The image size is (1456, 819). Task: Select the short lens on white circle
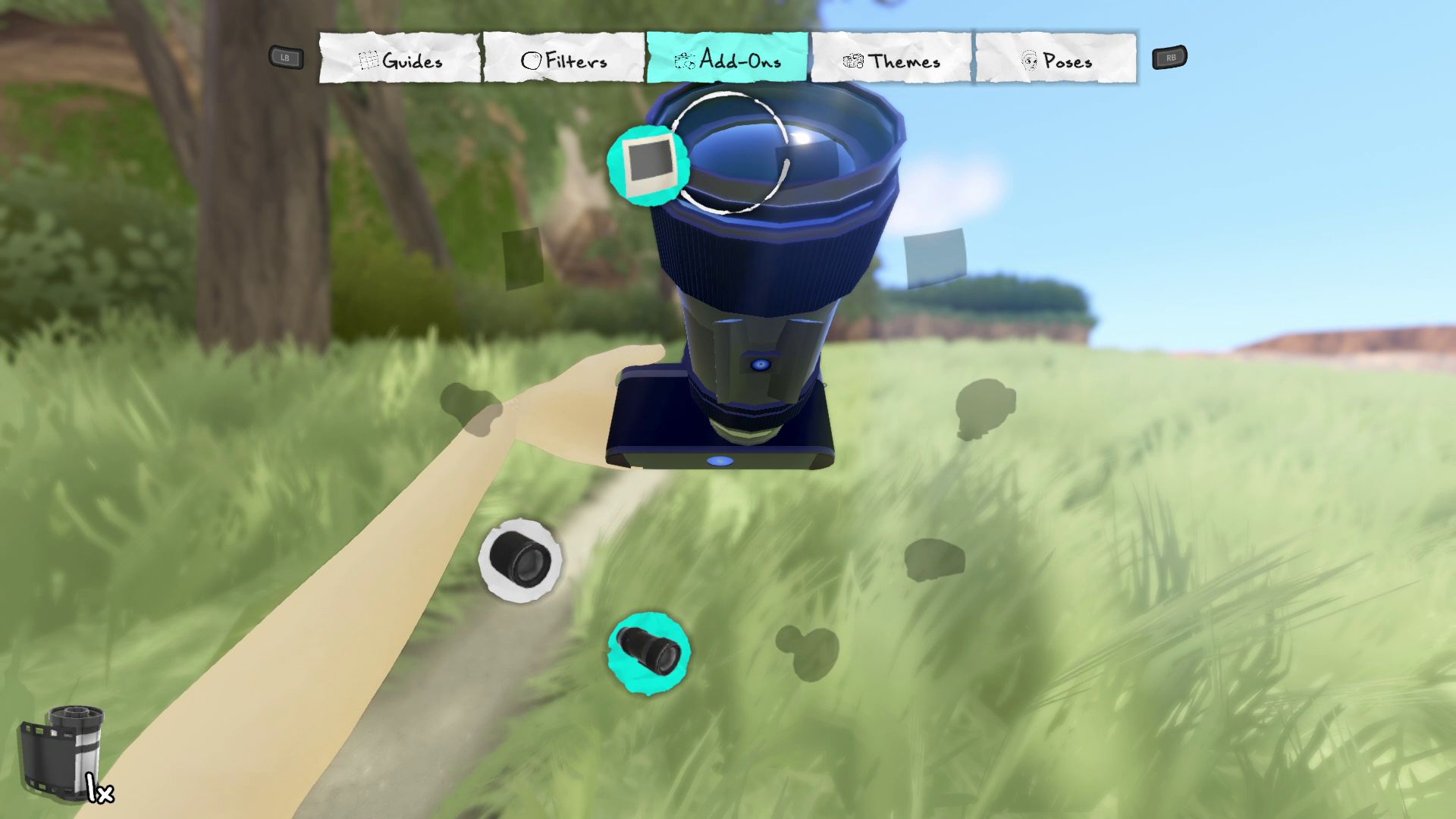[x=519, y=560]
